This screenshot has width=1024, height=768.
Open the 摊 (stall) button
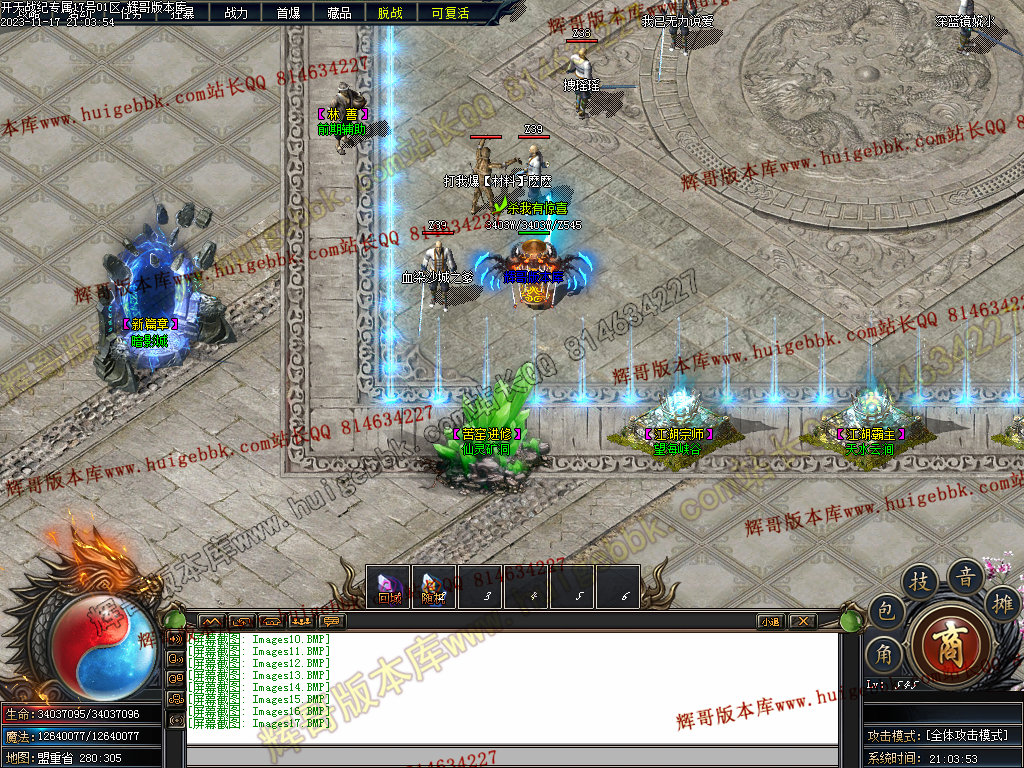(x=1000, y=603)
